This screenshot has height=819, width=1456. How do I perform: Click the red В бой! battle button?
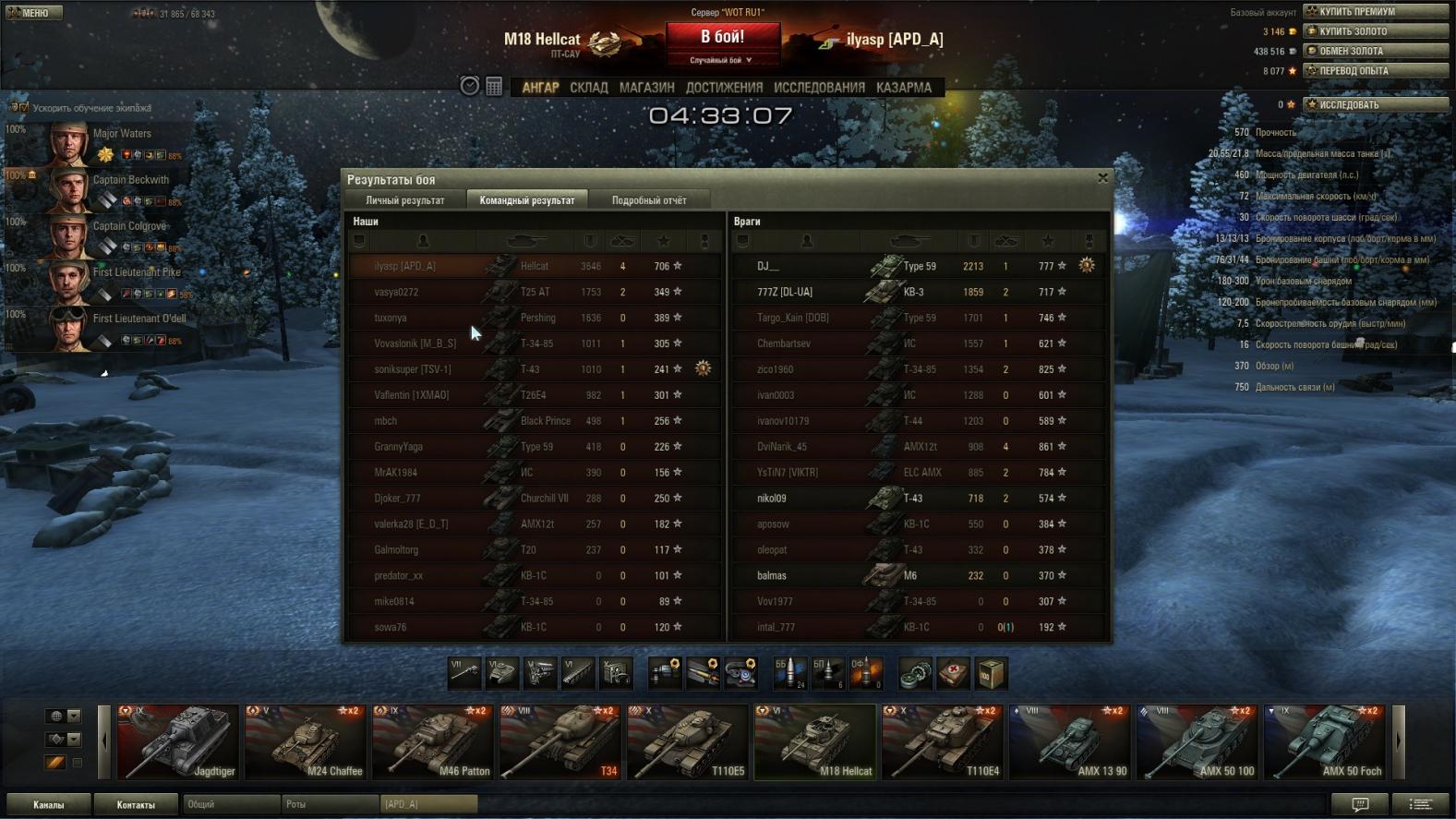[x=722, y=38]
